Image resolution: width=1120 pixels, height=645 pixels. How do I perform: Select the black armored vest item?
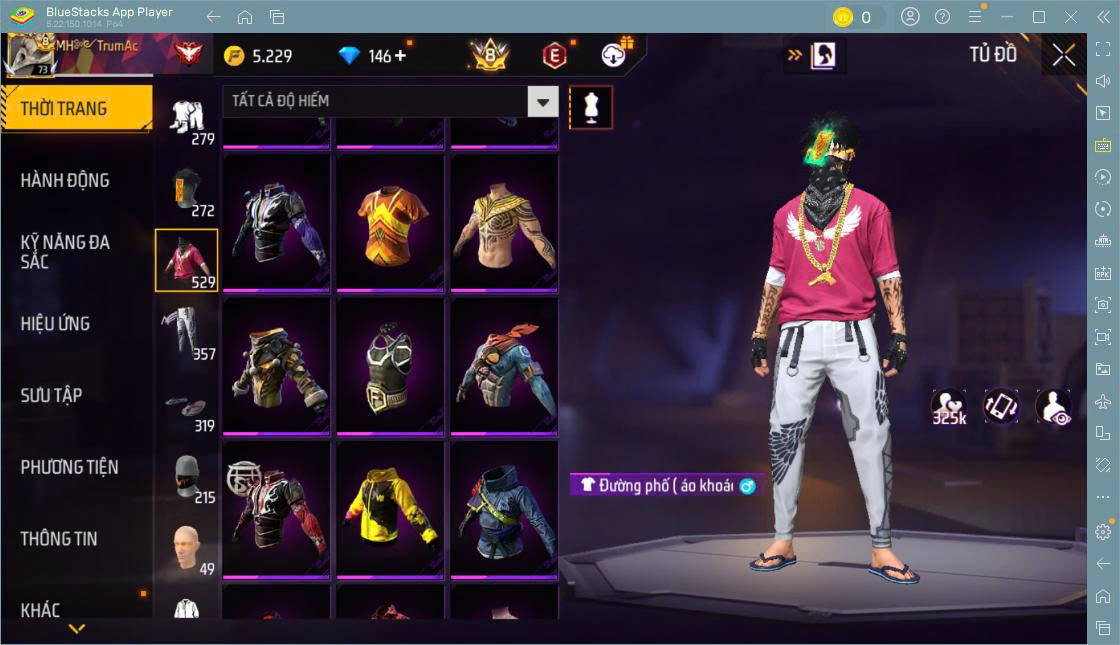[x=390, y=366]
